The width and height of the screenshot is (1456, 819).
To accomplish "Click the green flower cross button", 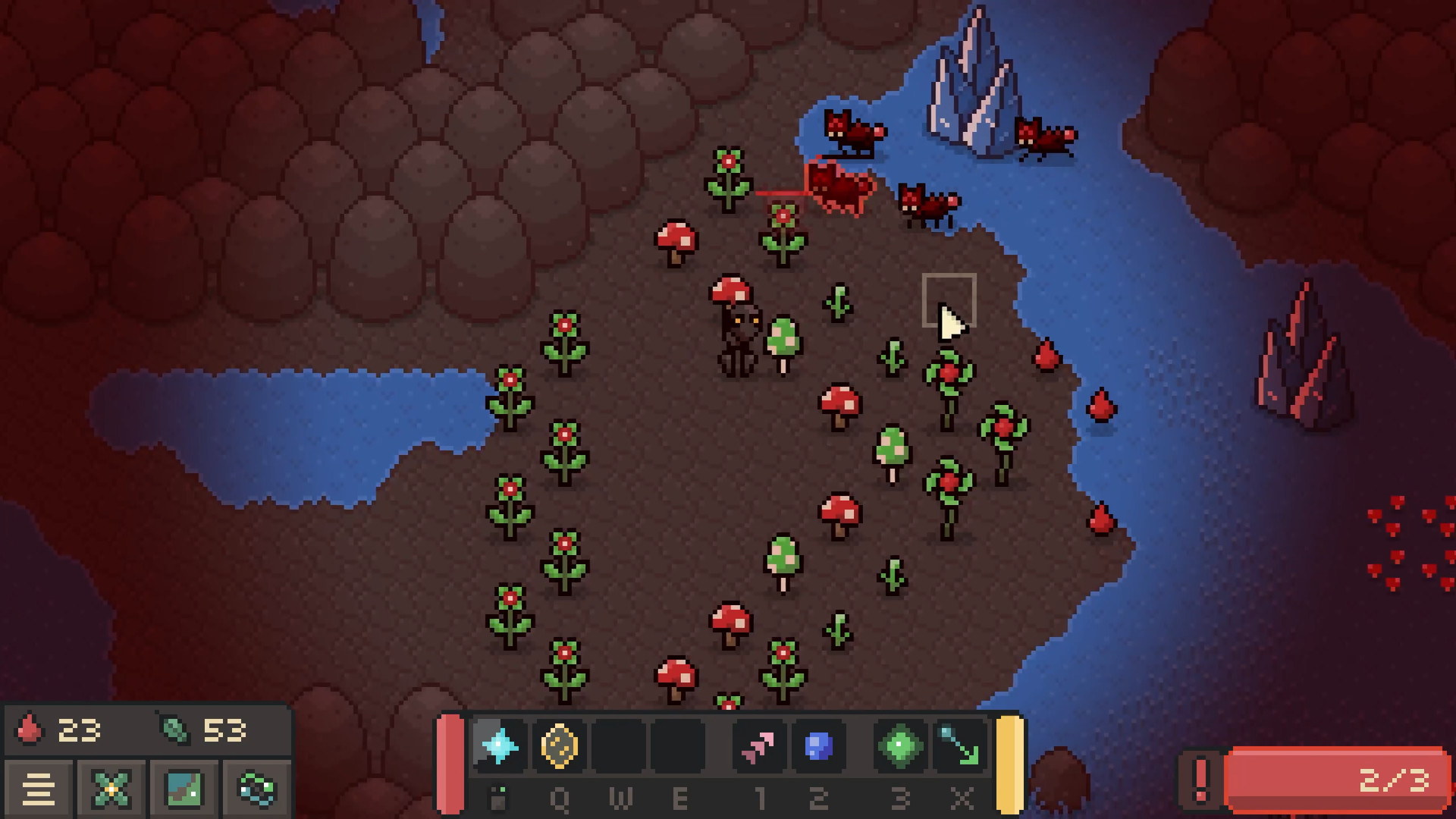I will 111,789.
